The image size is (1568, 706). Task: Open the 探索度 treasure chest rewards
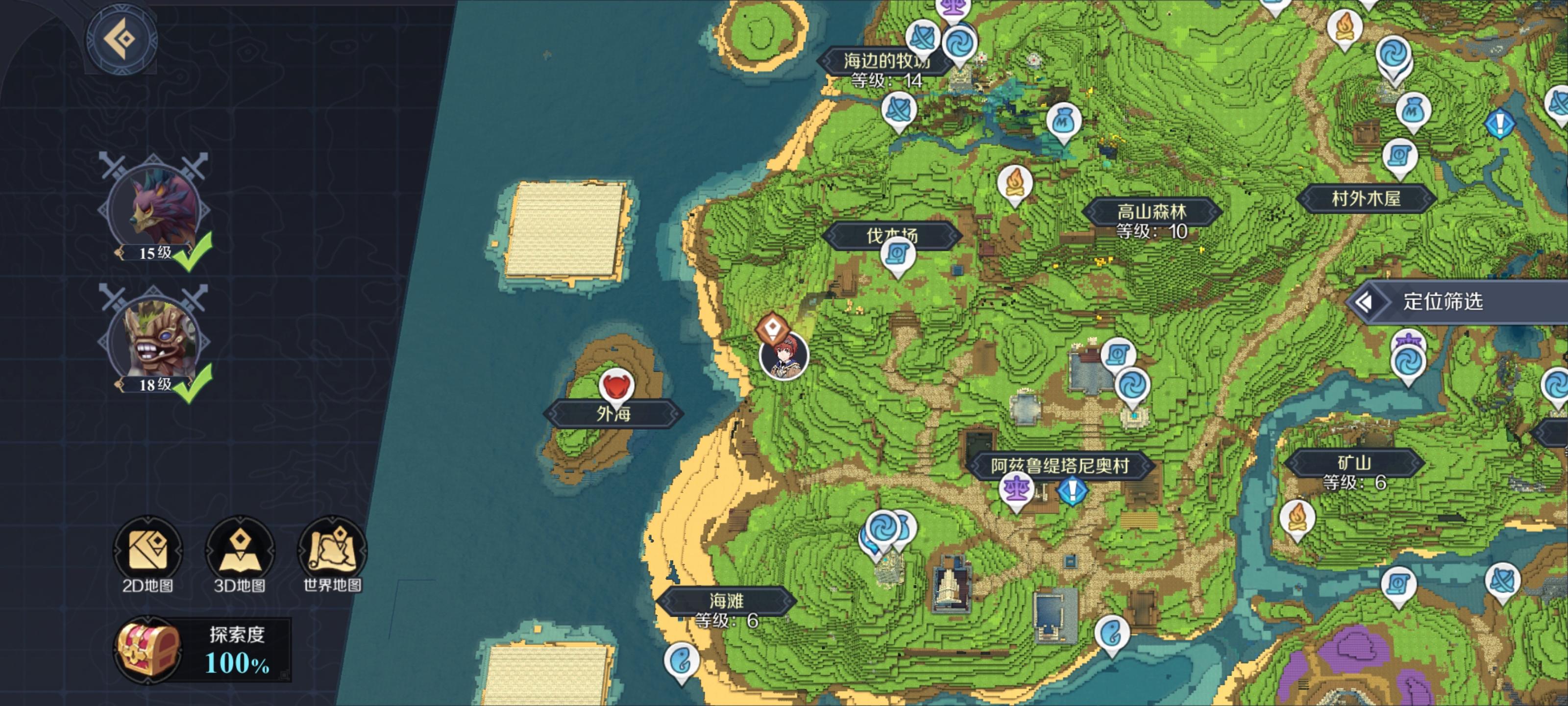point(148,650)
